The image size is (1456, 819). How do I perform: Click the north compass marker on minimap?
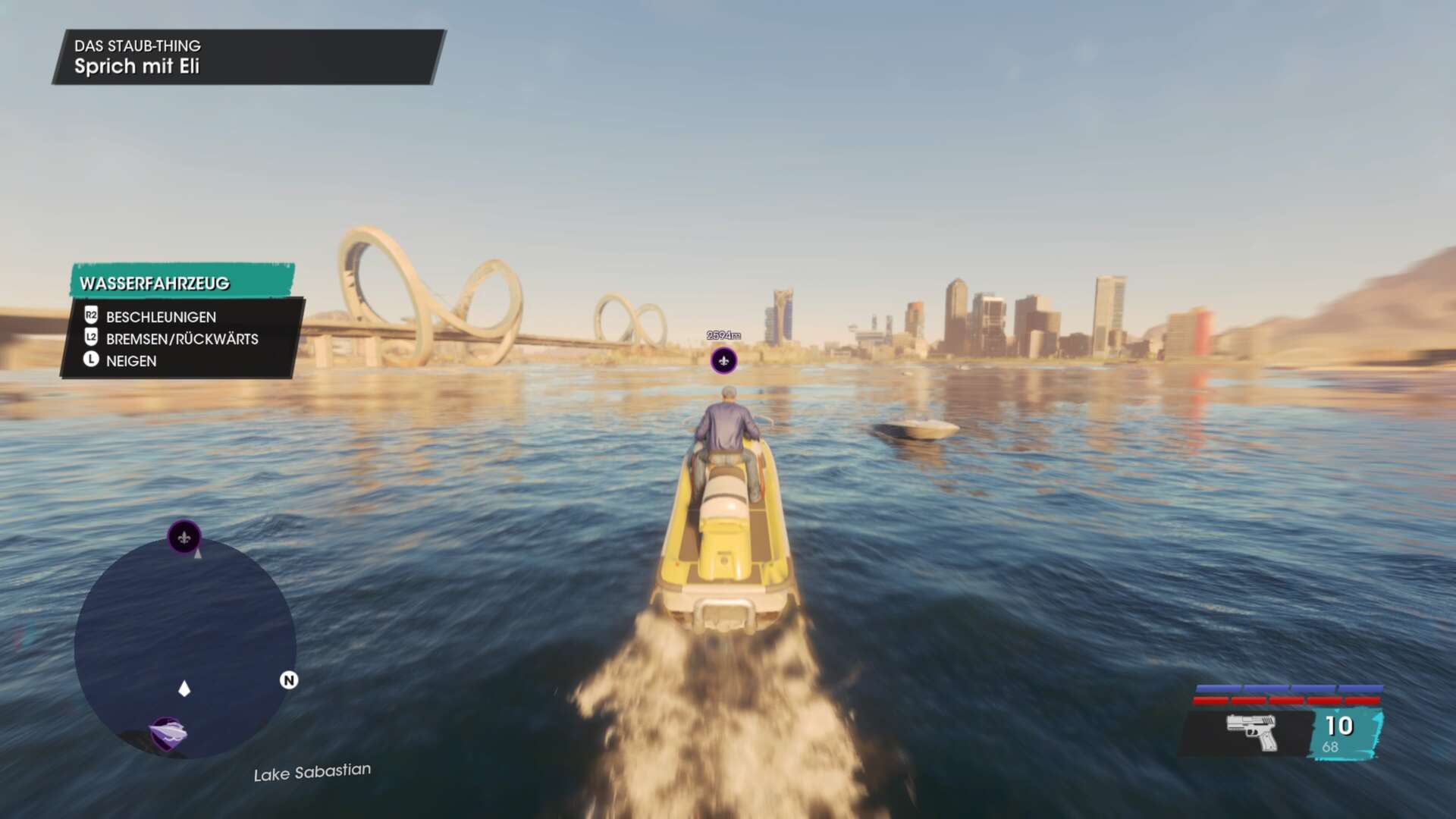[289, 680]
